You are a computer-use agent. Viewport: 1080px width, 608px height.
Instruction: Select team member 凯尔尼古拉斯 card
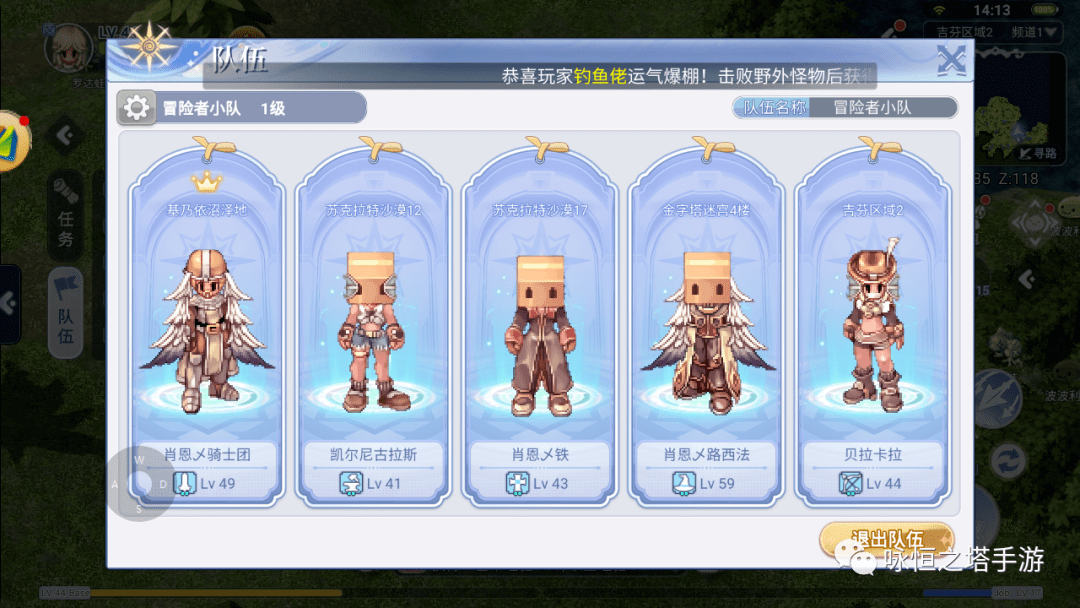pos(373,320)
